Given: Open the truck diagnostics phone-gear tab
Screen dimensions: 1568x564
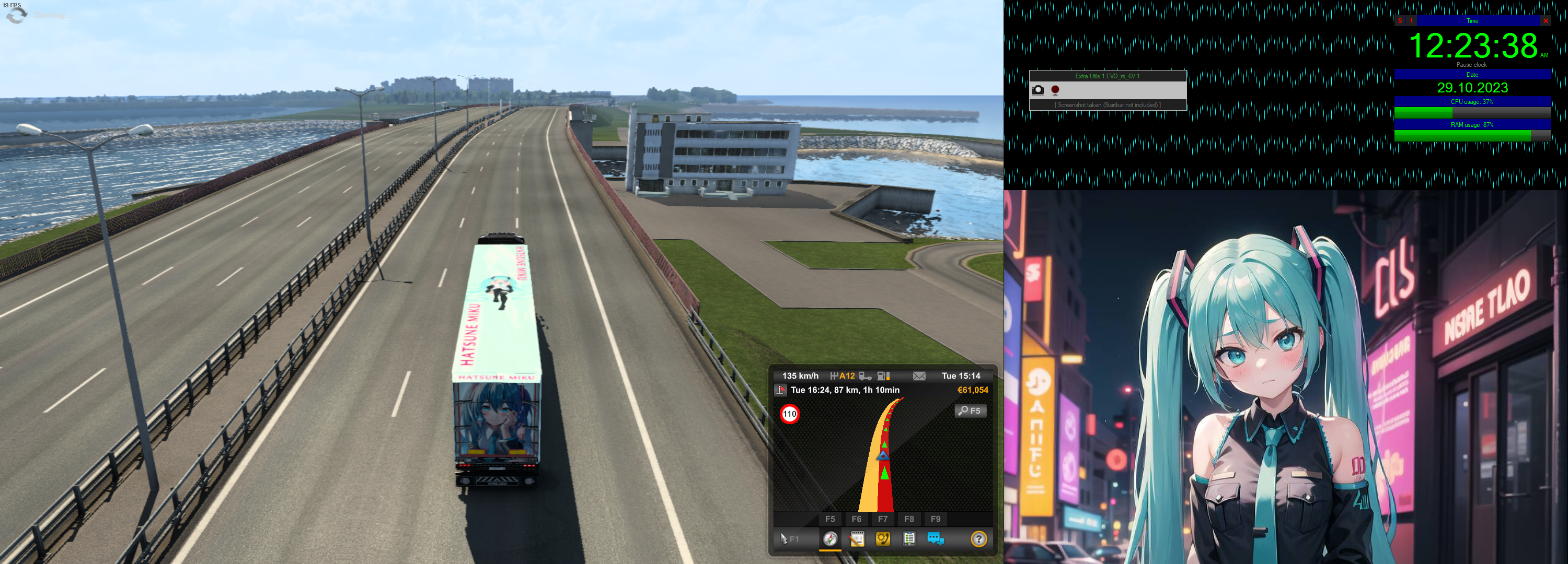Looking at the screenshot, I should coord(883,538).
